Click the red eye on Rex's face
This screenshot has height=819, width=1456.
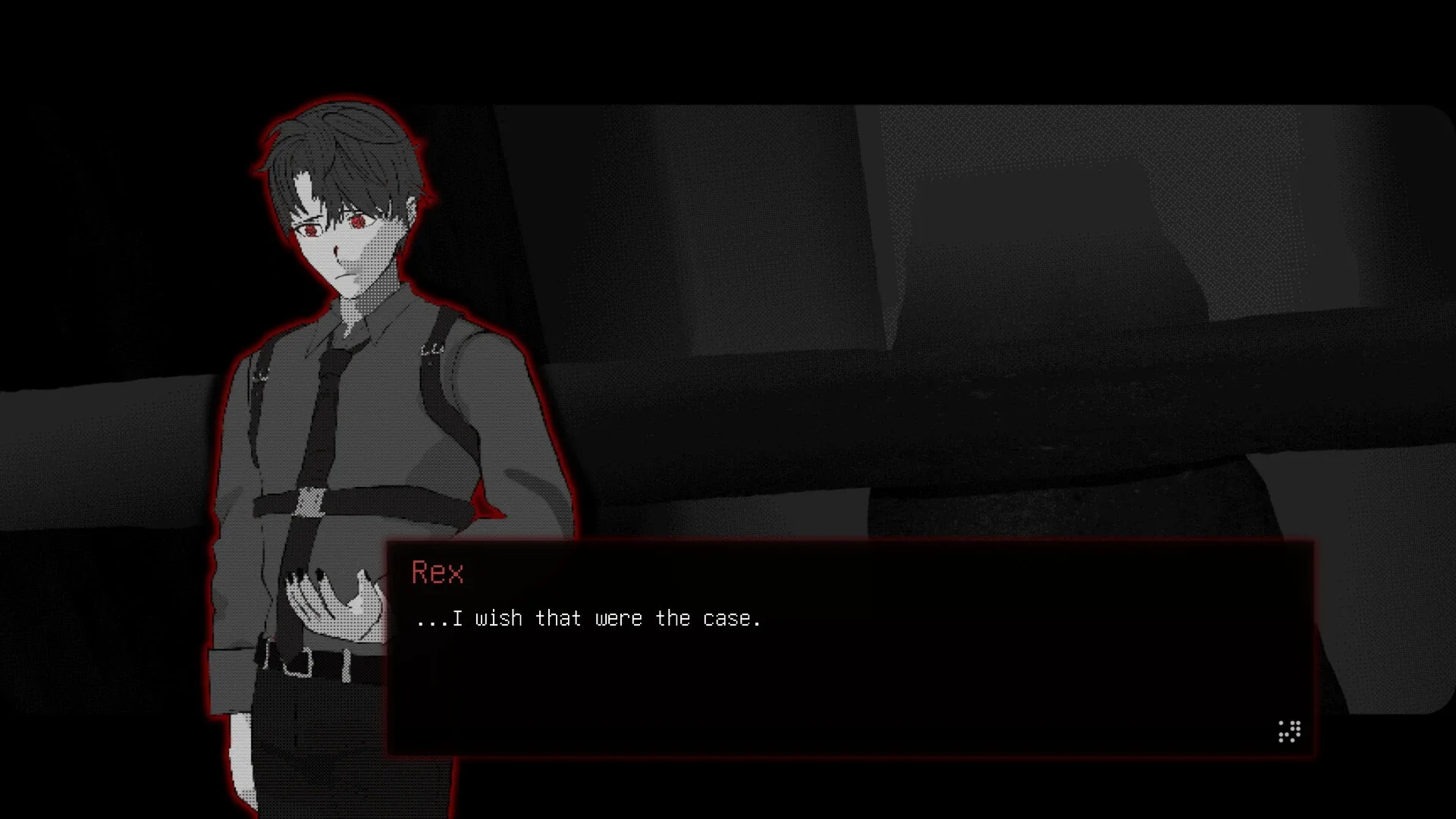(356, 224)
